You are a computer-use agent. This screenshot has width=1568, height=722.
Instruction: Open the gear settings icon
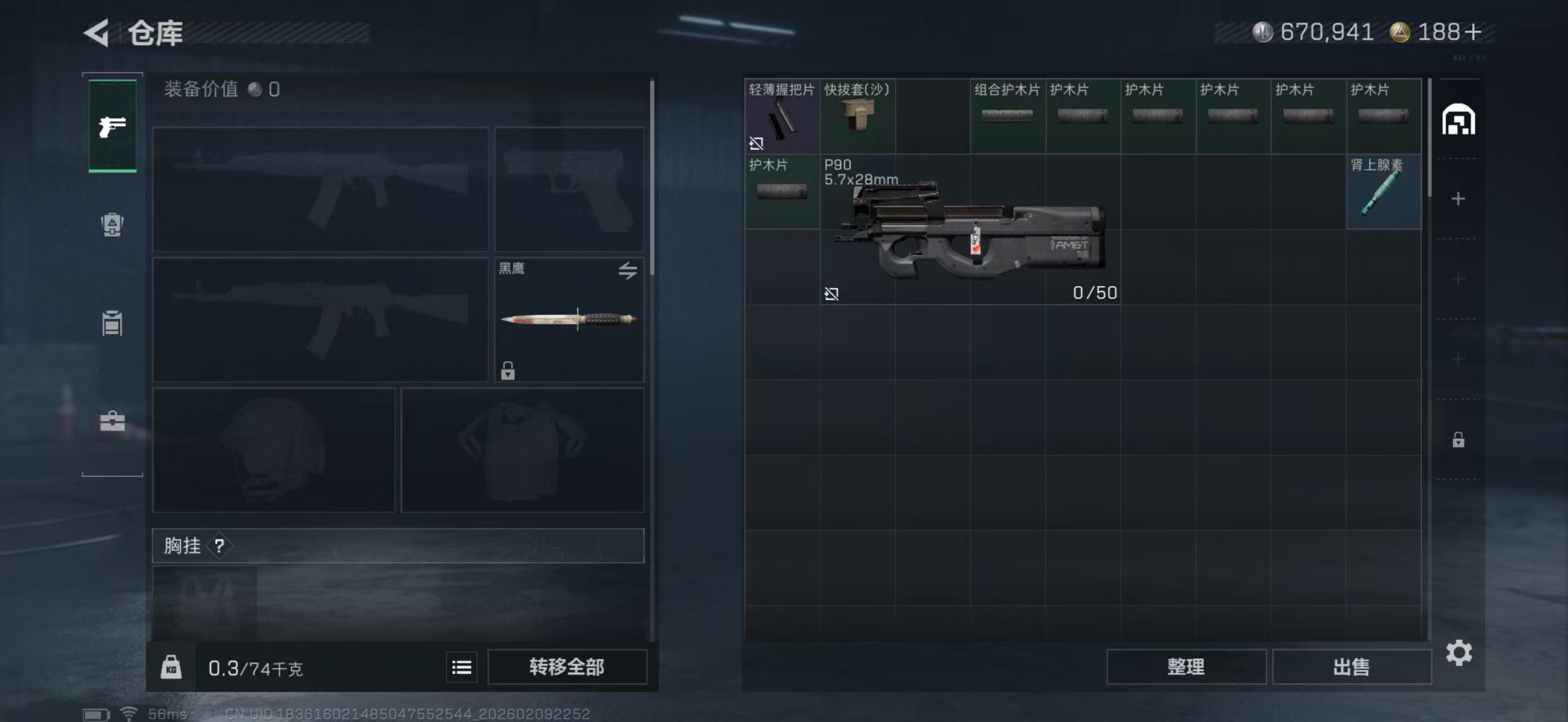[x=1459, y=653]
